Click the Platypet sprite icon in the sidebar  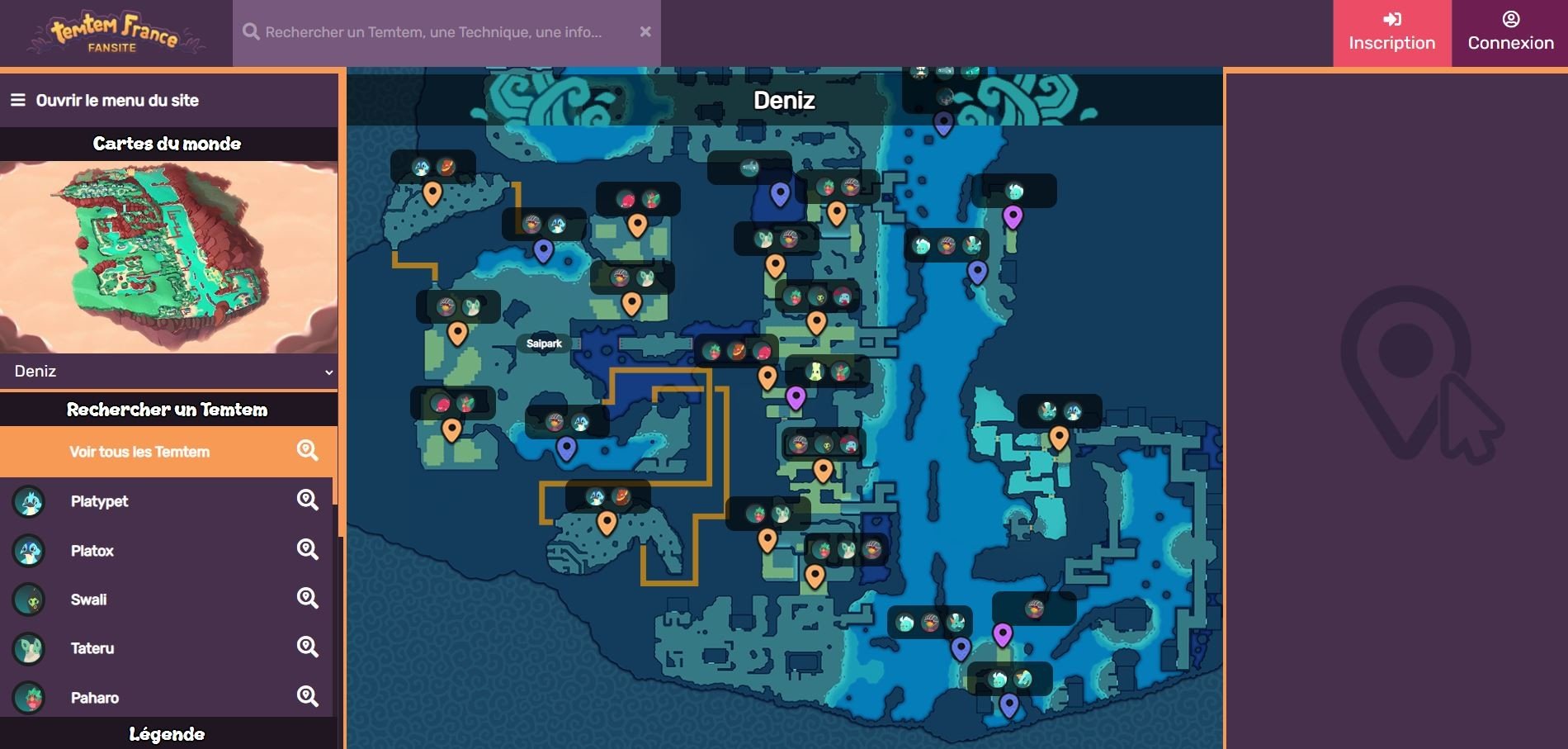tap(28, 501)
